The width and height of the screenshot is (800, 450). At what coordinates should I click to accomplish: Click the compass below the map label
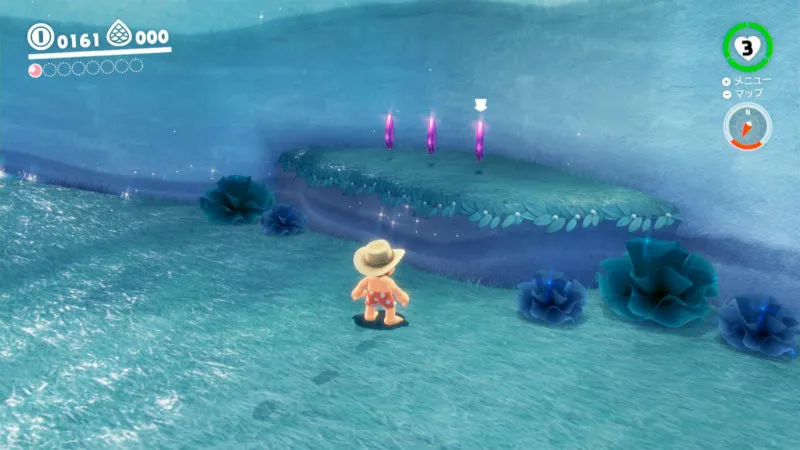(x=747, y=127)
